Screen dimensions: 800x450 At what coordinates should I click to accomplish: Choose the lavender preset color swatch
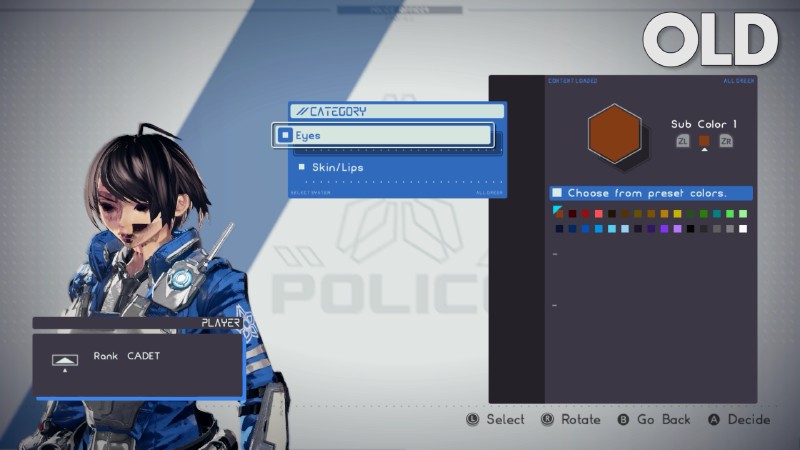pyautogui.click(x=677, y=229)
